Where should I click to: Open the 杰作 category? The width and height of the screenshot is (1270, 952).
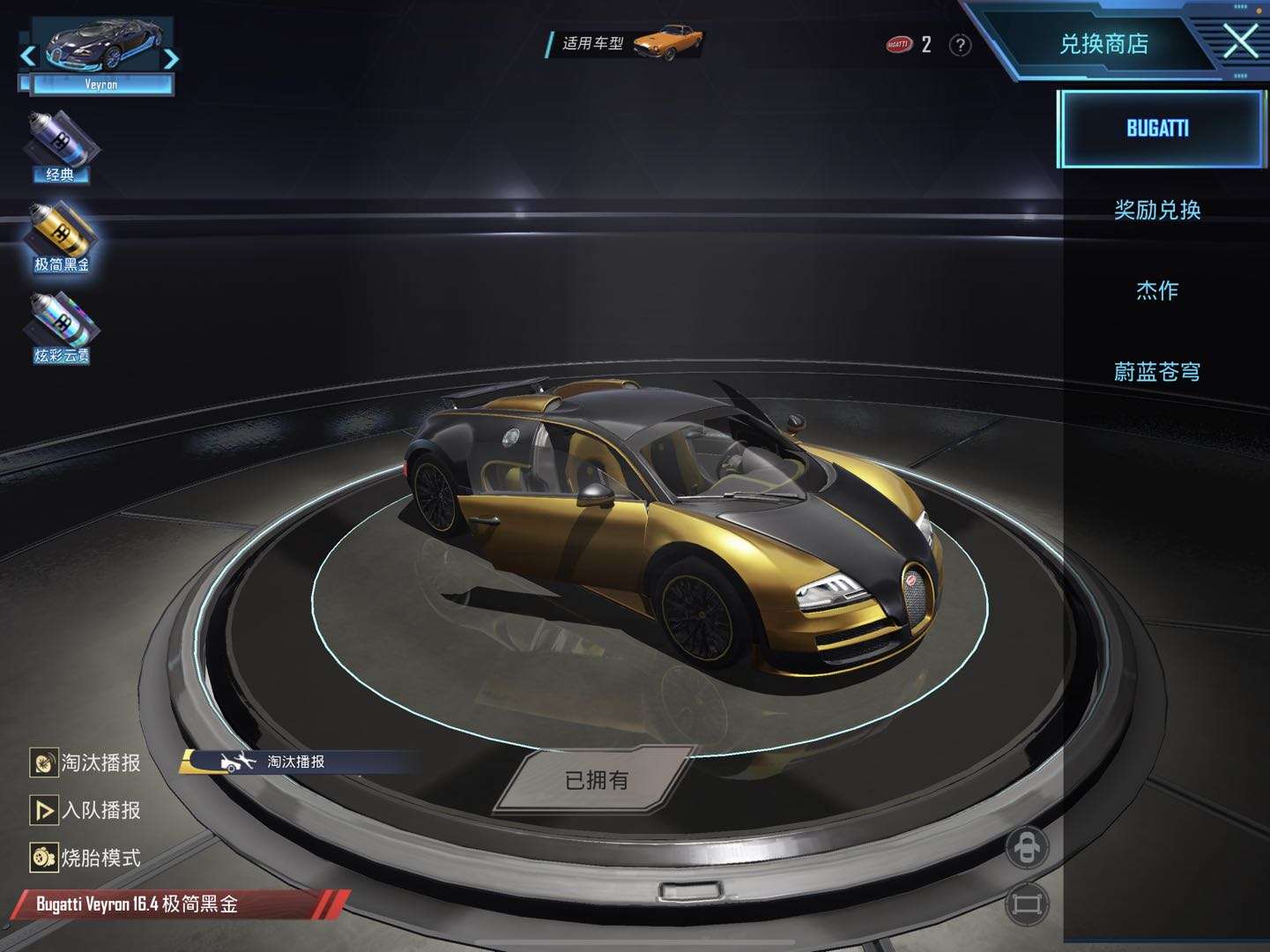tap(1157, 291)
